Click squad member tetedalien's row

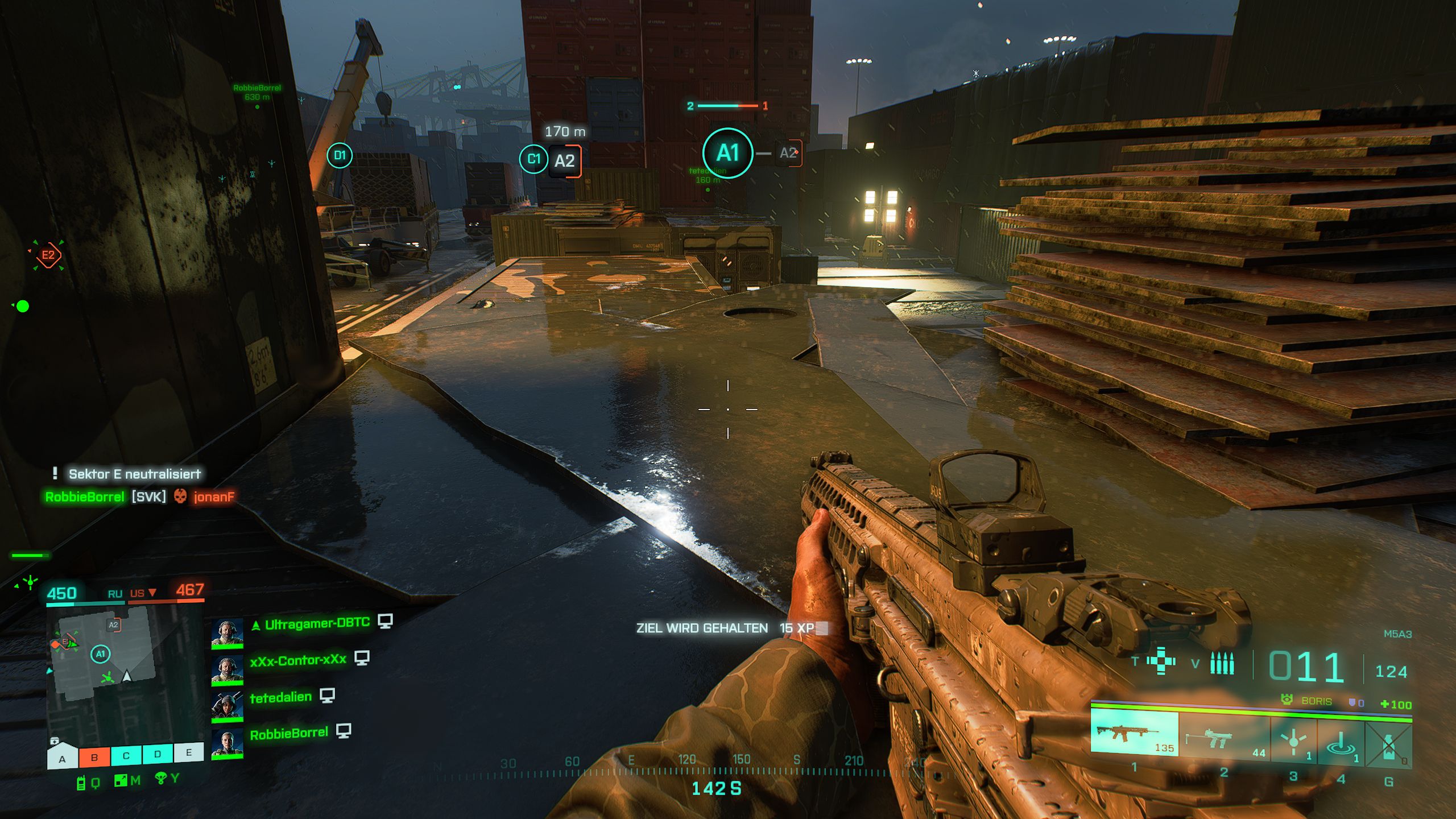pos(280,697)
